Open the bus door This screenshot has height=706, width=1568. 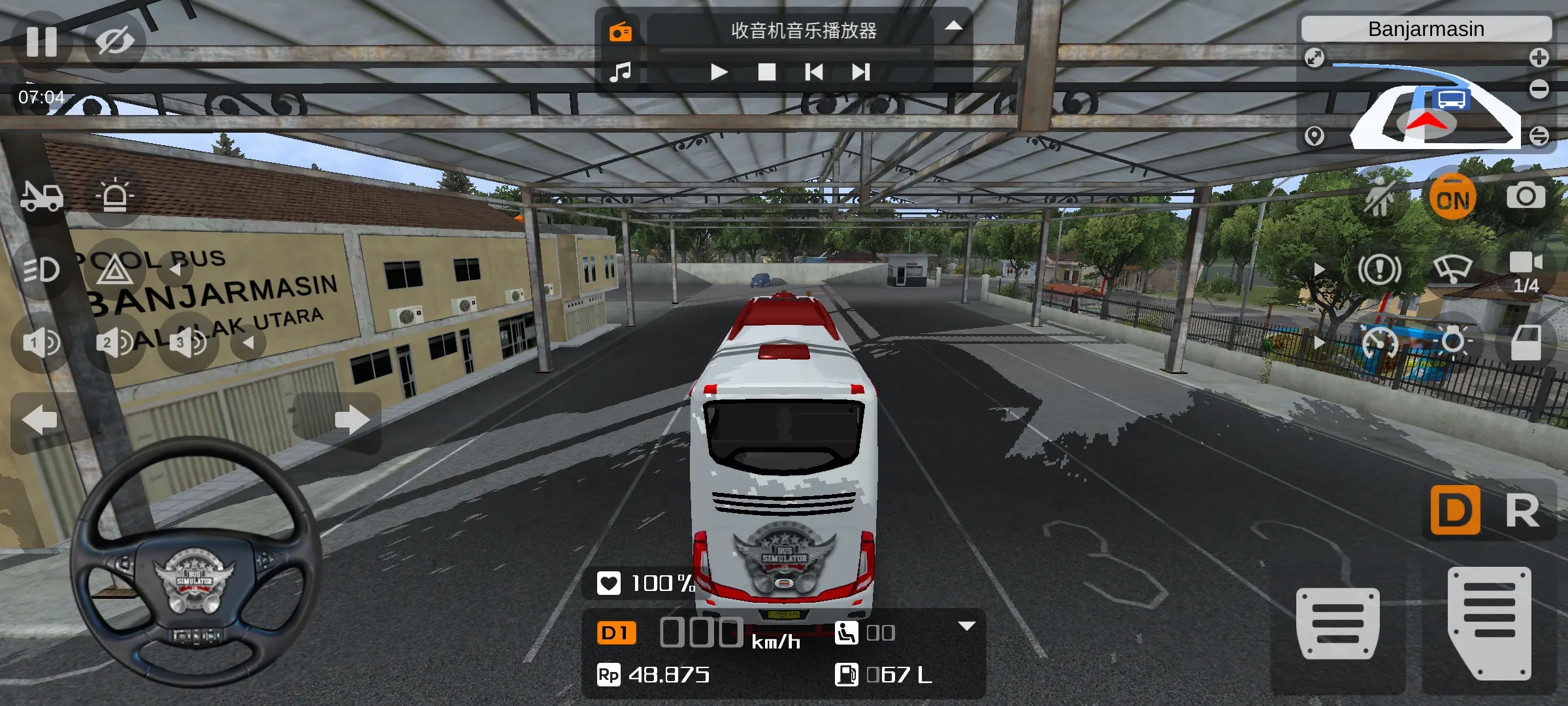[x=1526, y=343]
